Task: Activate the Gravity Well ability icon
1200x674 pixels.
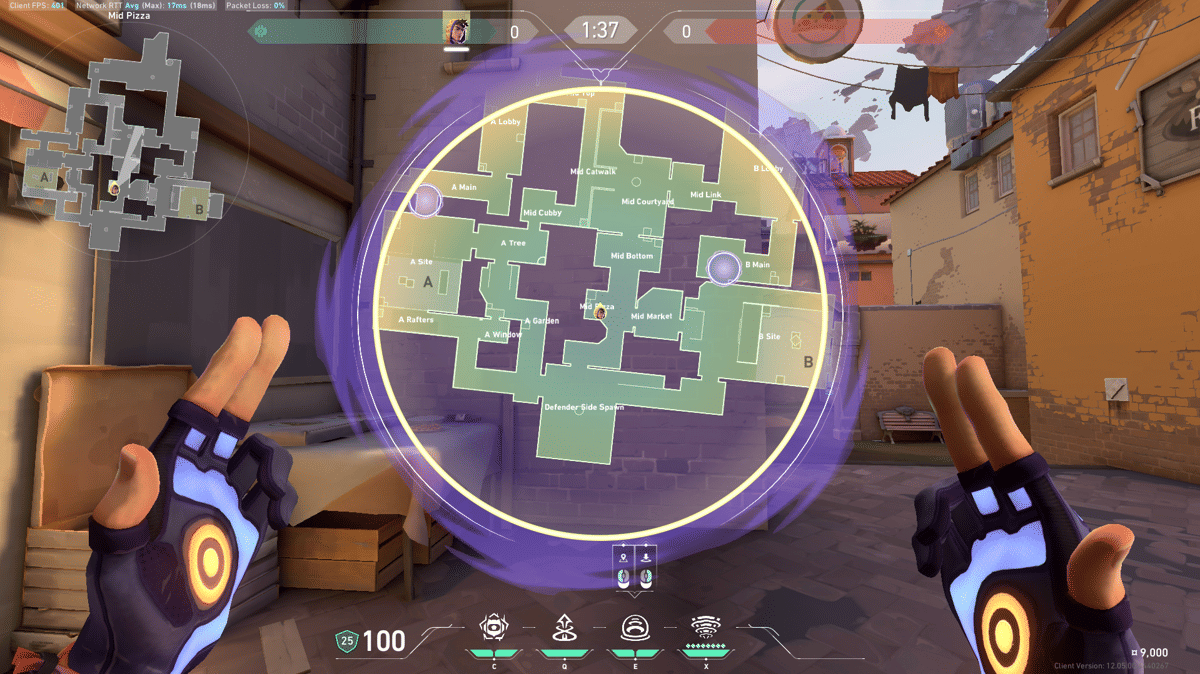Action: click(491, 628)
